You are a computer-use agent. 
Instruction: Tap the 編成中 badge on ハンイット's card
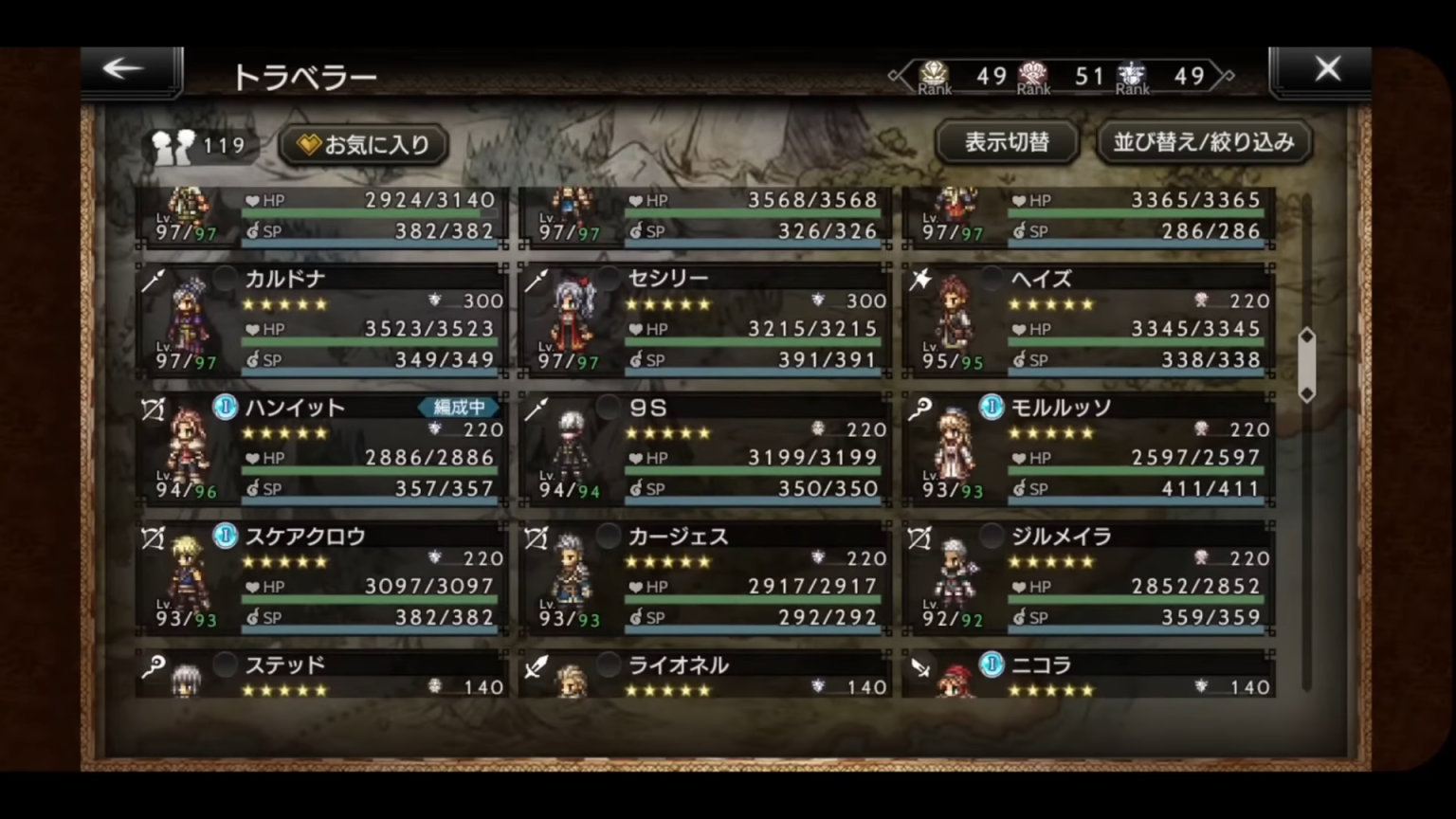point(457,408)
